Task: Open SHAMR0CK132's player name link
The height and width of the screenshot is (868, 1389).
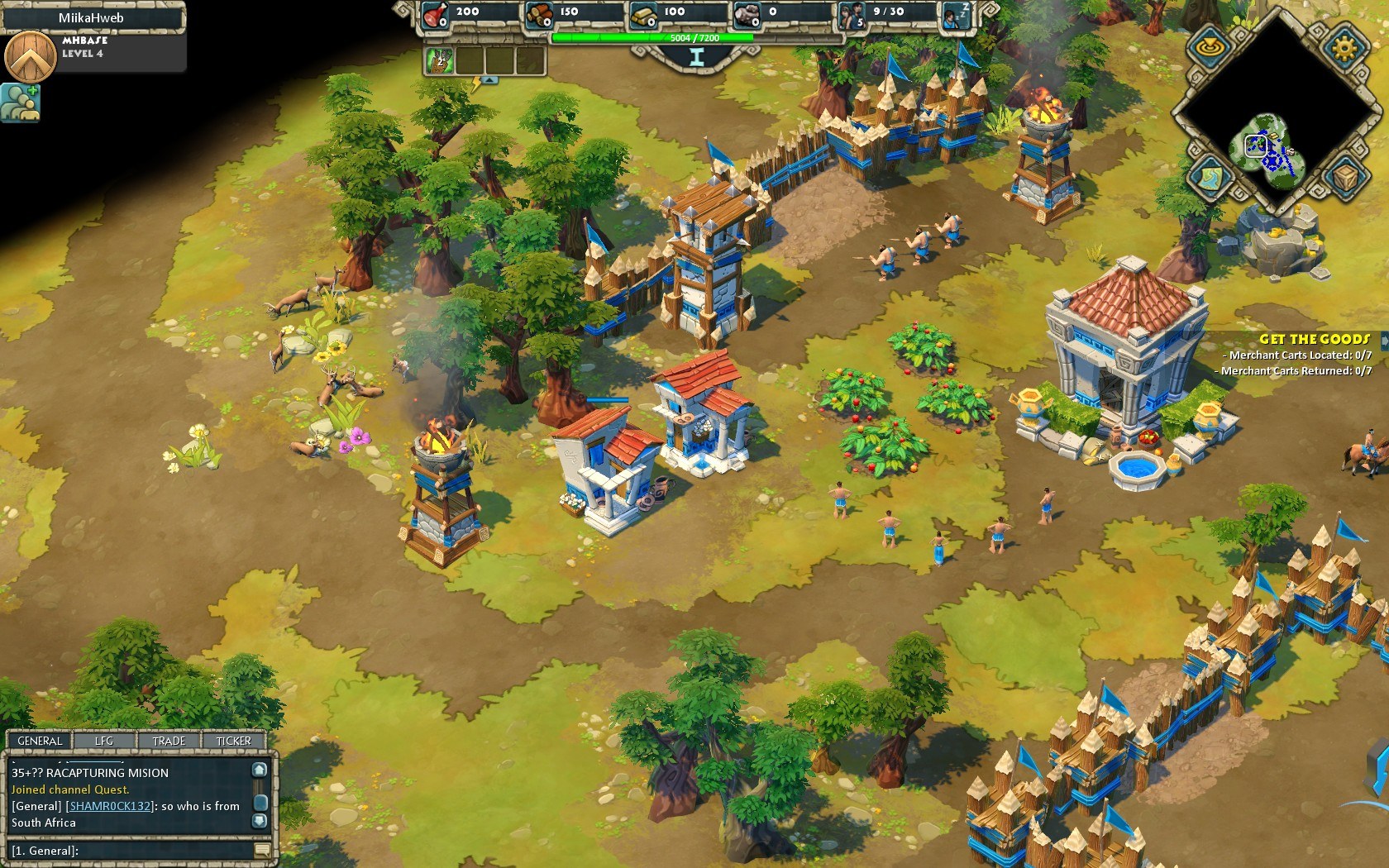Action: click(x=110, y=806)
